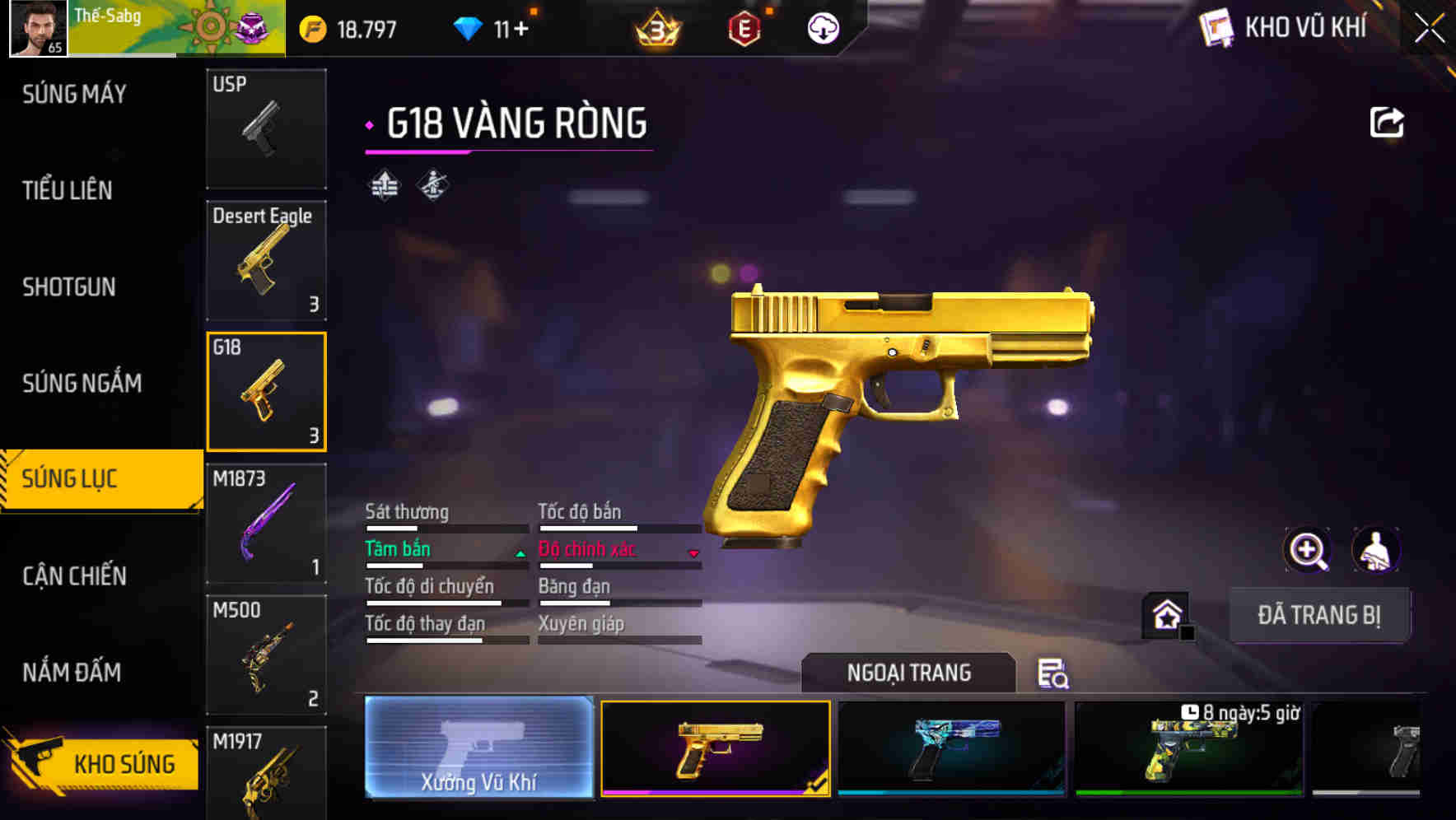The height and width of the screenshot is (820, 1456).
Task: Open the Xưởng Vũ Khí weapon workshop
Action: (478, 752)
